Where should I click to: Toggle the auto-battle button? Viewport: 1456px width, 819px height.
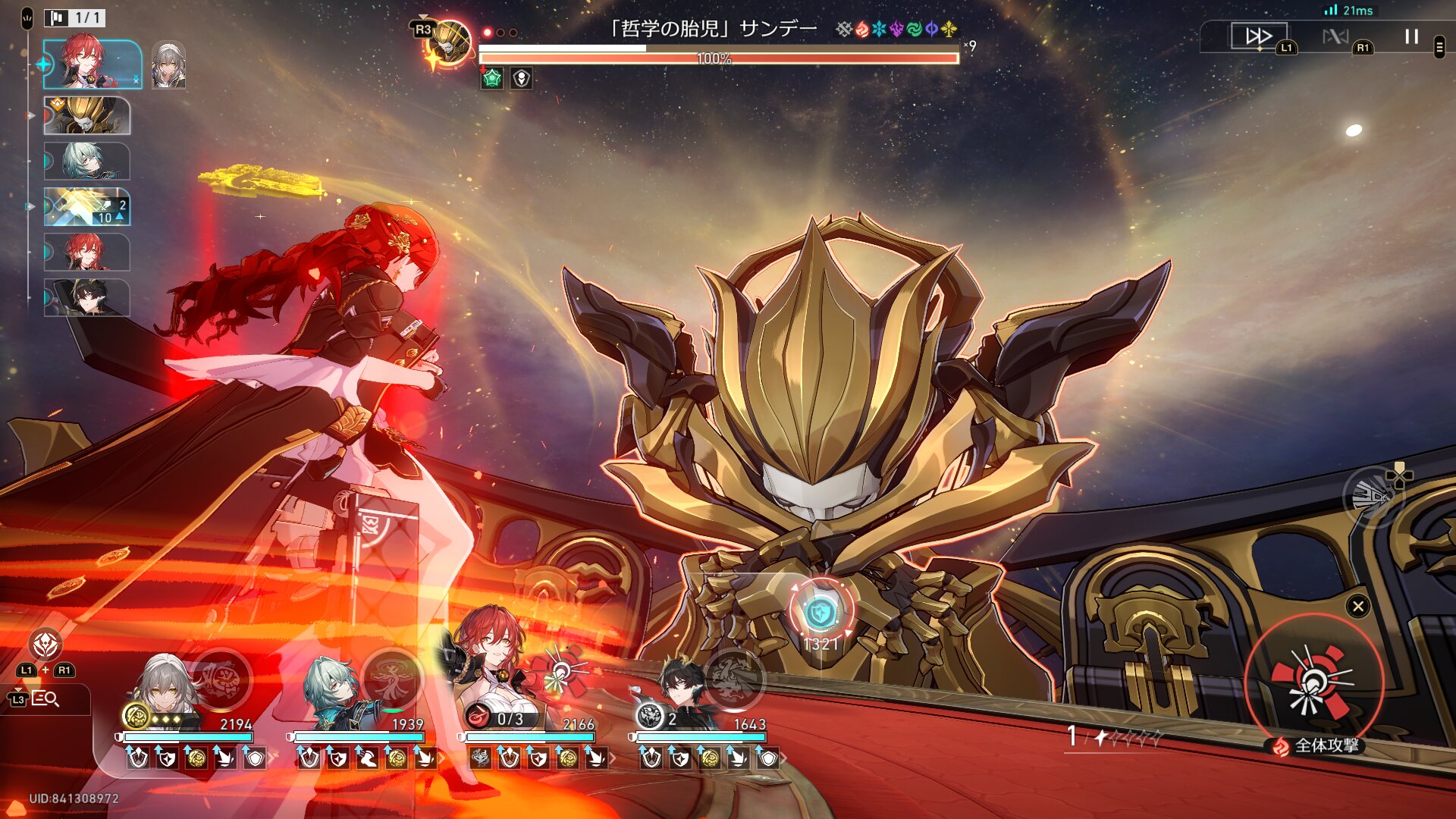click(1335, 36)
